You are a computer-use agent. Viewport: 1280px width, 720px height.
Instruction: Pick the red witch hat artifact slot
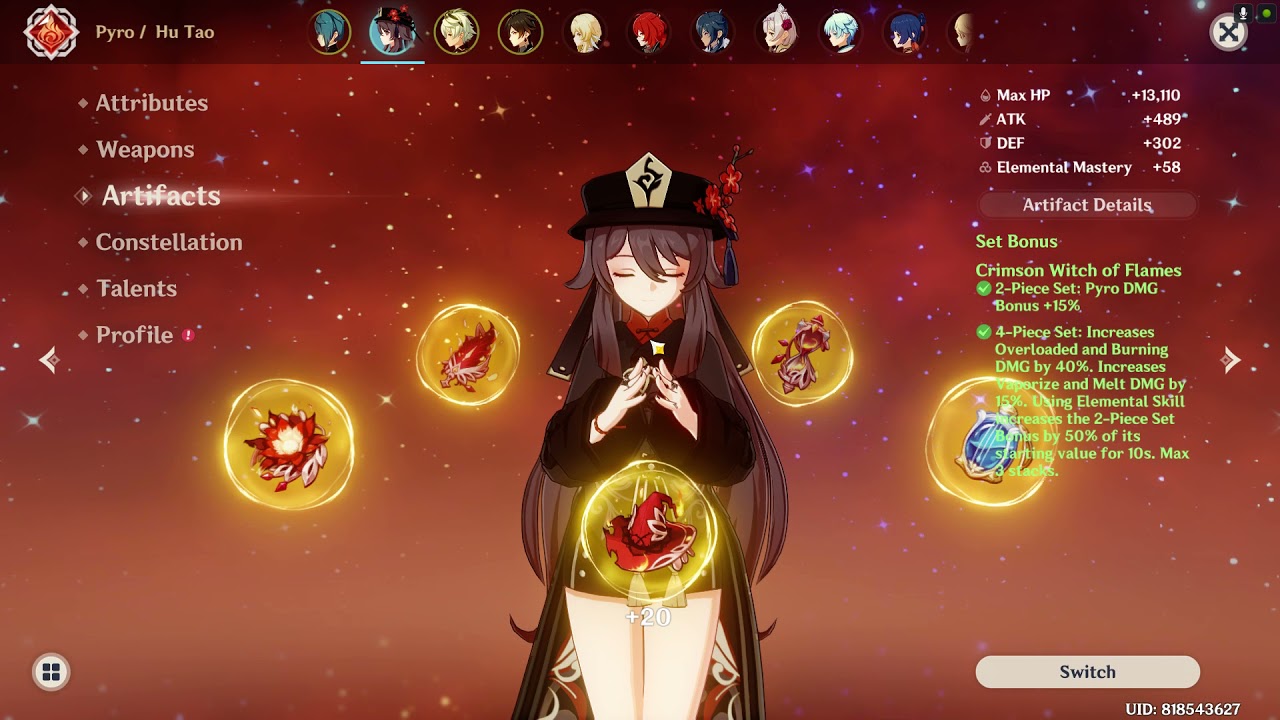coord(649,530)
